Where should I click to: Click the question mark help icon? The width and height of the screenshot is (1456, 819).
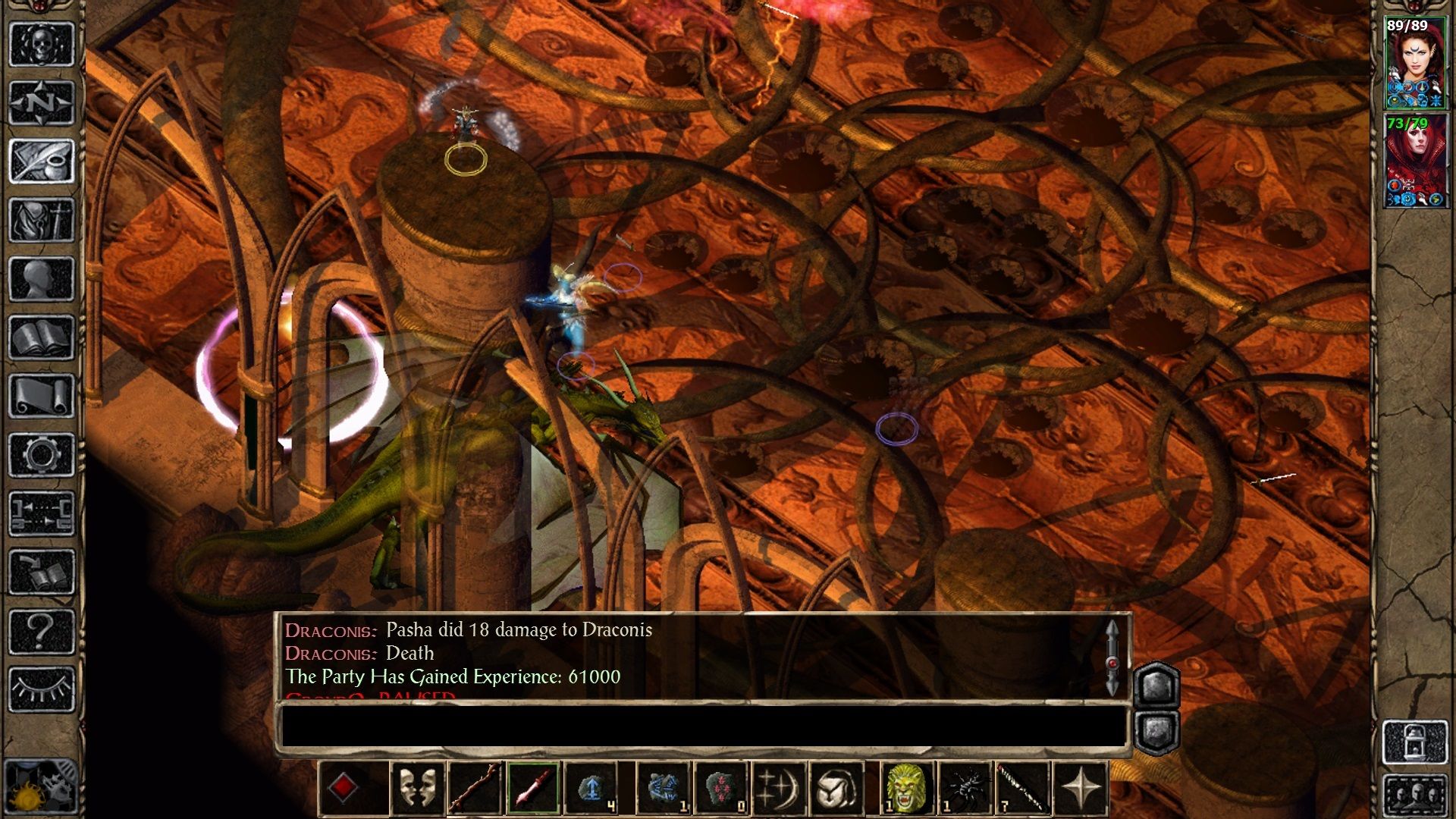pos(42,629)
